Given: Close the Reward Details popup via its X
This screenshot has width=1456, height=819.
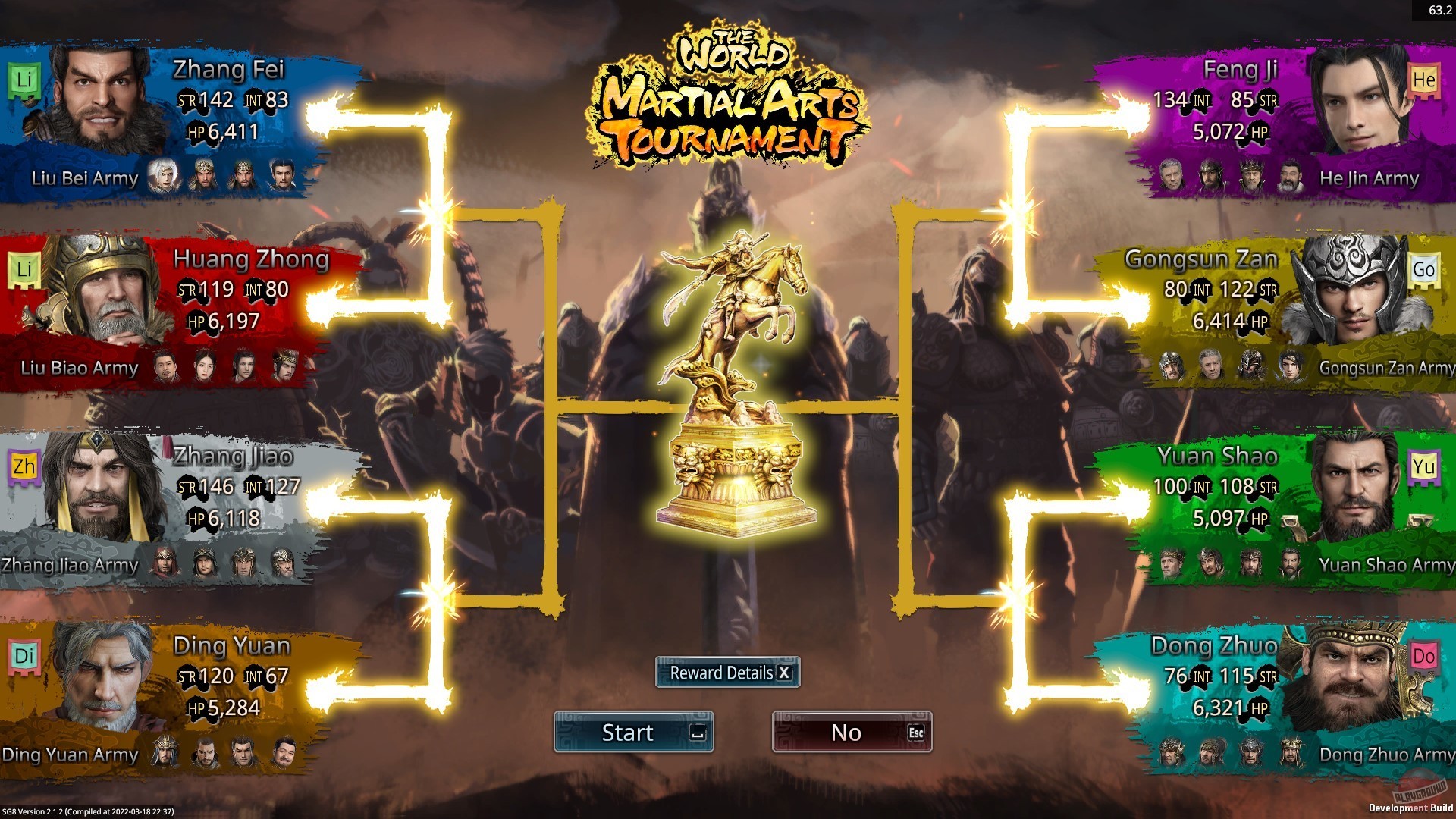Looking at the screenshot, I should [783, 673].
